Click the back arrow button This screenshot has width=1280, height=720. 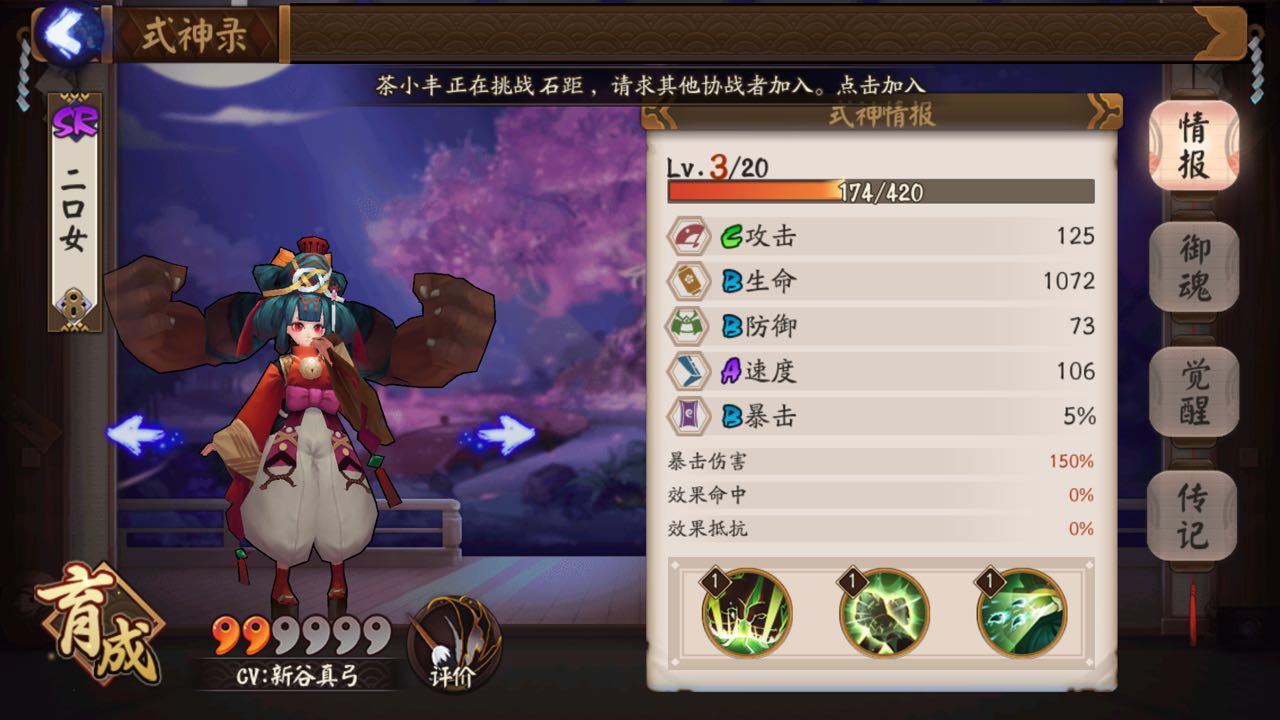[62, 33]
